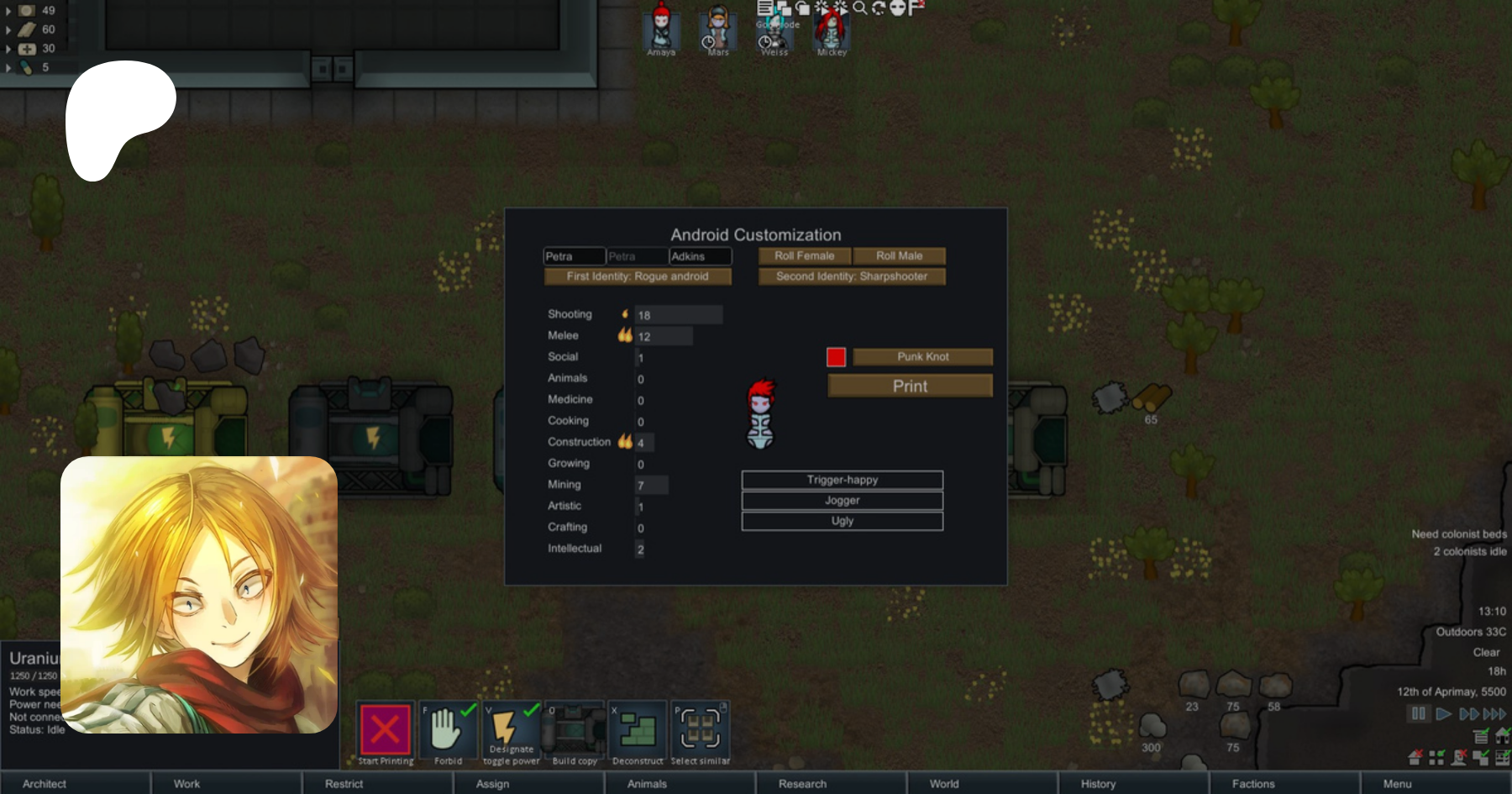
Task: Open the Architect menu
Action: coord(45,784)
